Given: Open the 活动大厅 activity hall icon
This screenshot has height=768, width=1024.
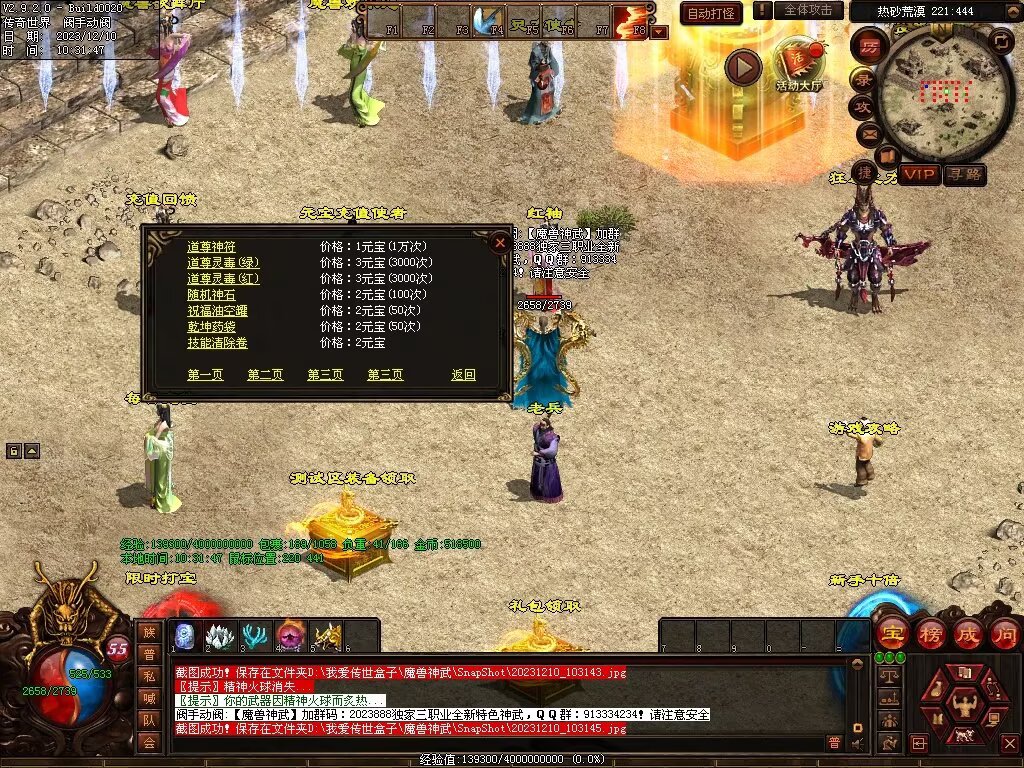Looking at the screenshot, I should [x=799, y=67].
